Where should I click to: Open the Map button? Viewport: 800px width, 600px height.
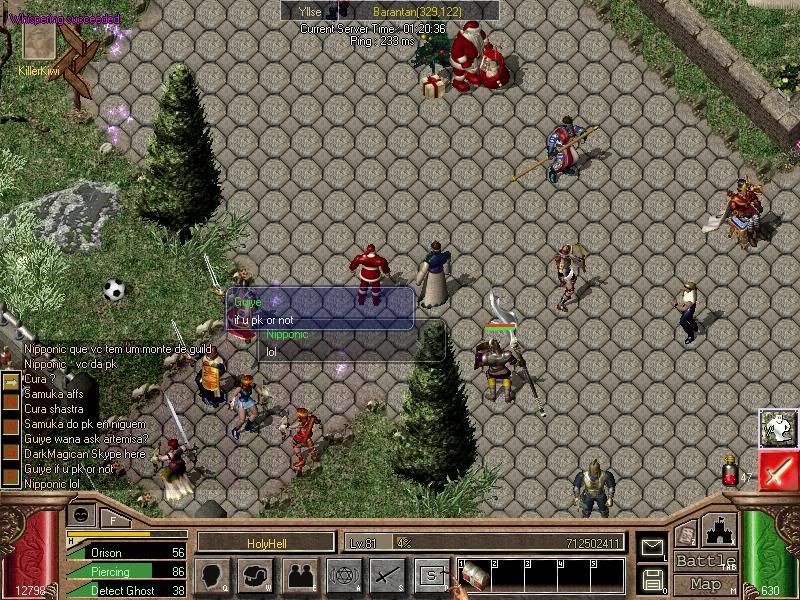pyautogui.click(x=705, y=584)
